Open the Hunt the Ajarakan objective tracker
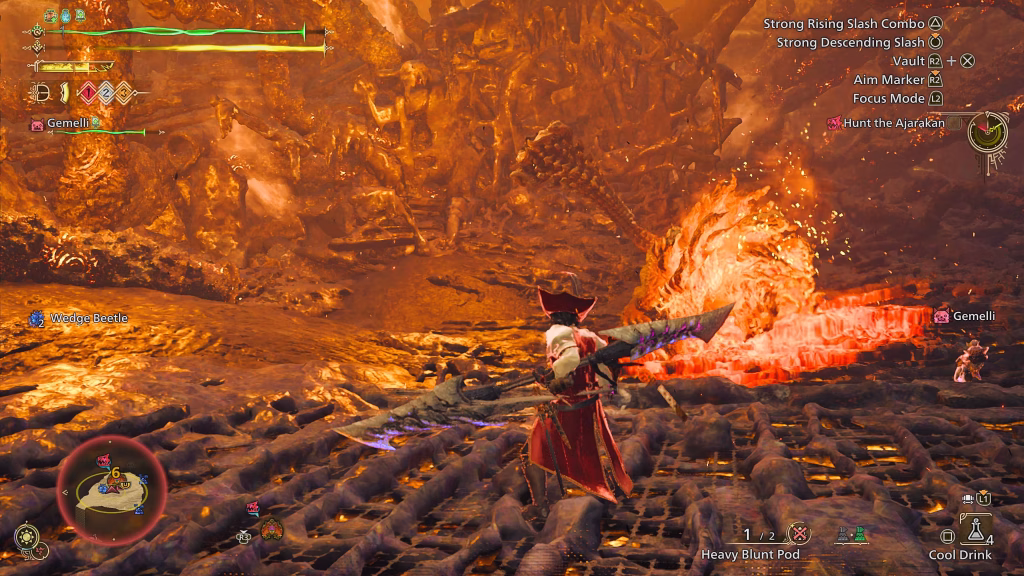The width and height of the screenshot is (1024, 576). pos(886,123)
